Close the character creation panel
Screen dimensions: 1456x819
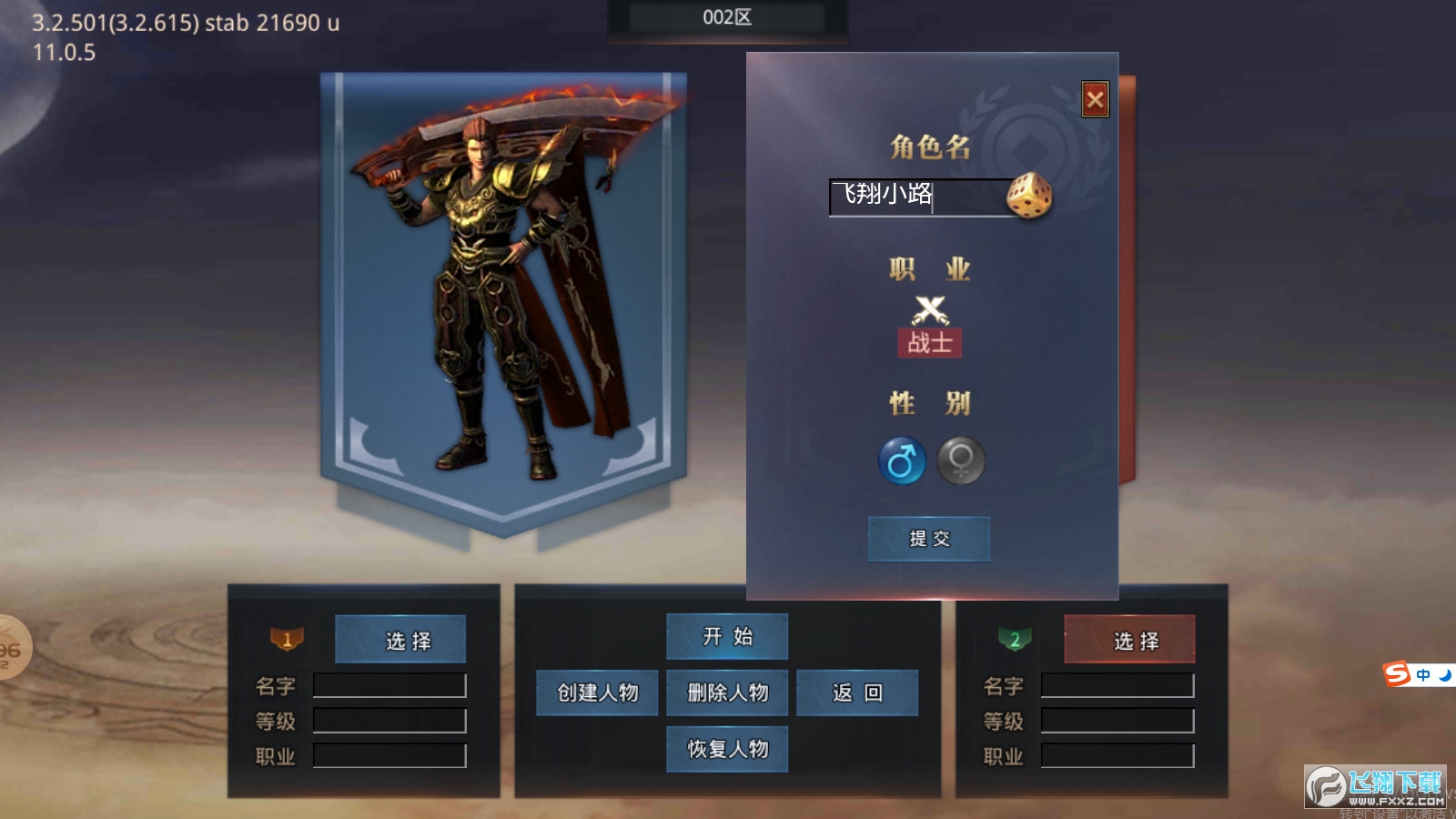tap(1095, 99)
